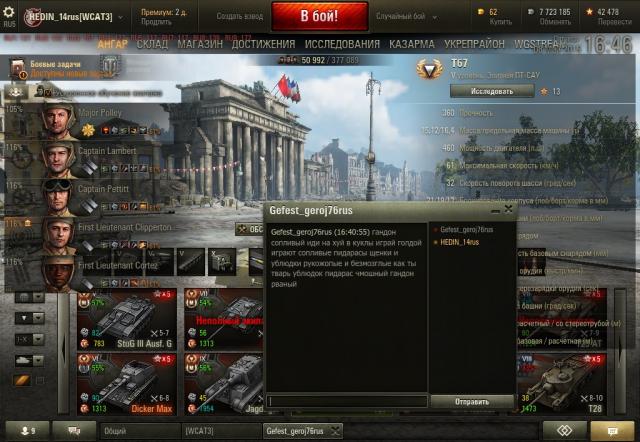The width and height of the screenshot is (640, 442).
Task: Open the «МАГАЗИН» tab
Action: pos(200,45)
